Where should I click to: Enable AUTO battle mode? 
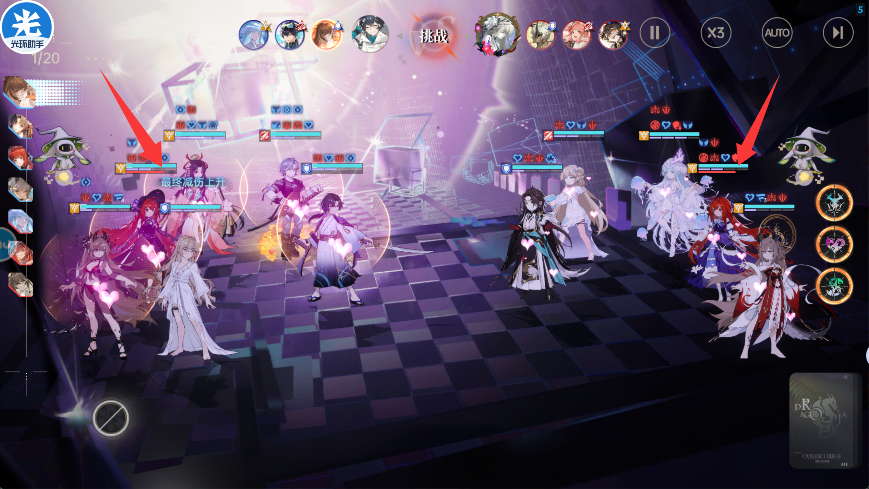coord(777,33)
